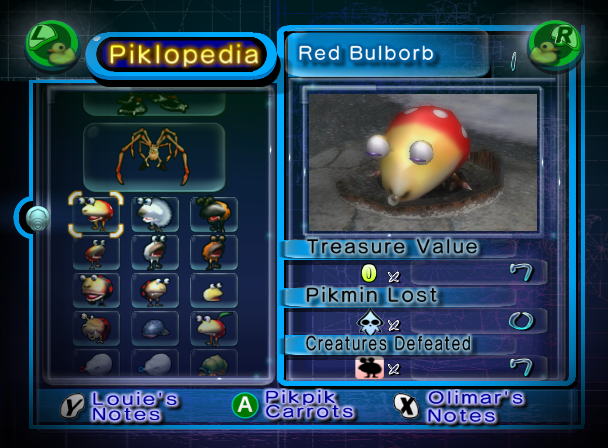Select the large black-and-orange Orange Bulborb entry
This screenshot has height=448, width=608.
click(214, 213)
